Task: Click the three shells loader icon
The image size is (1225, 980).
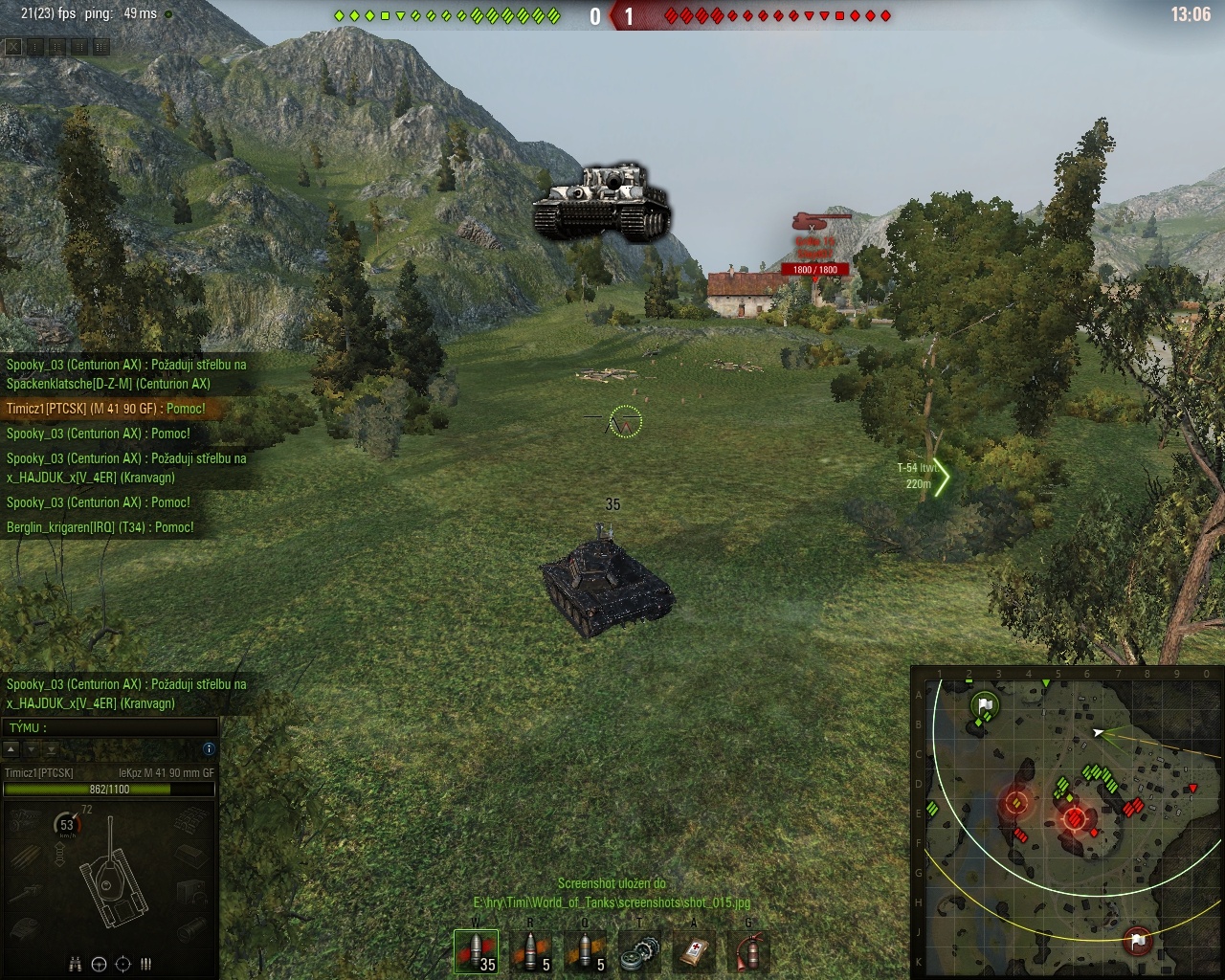Action: tap(146, 964)
